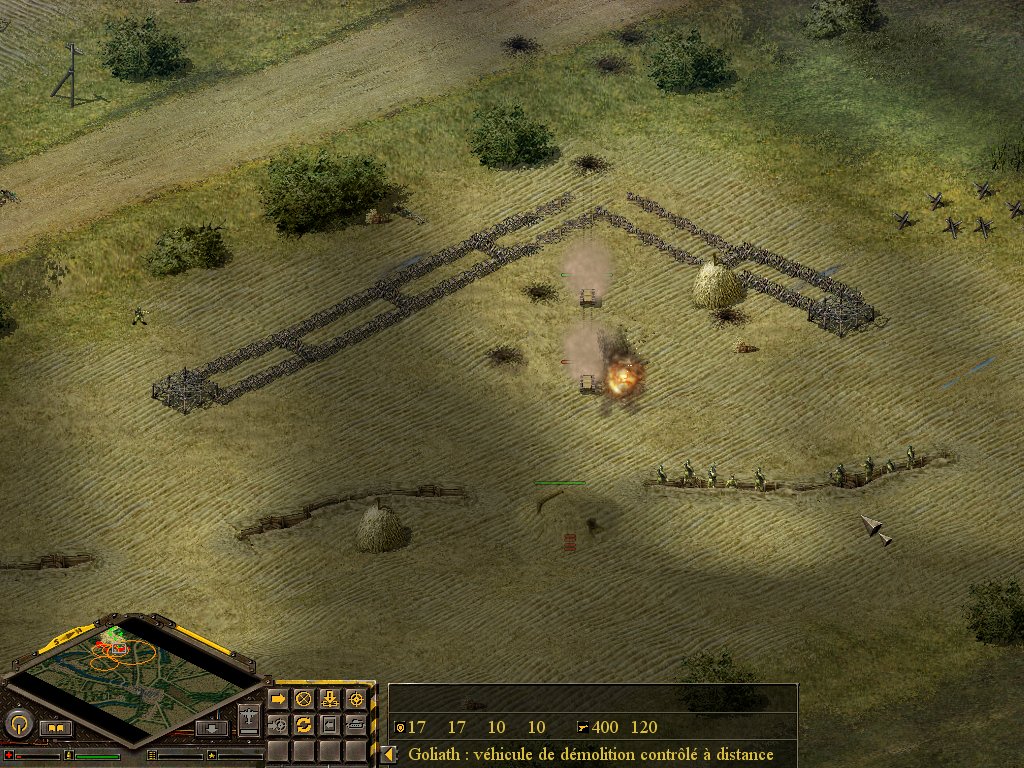
Task: Activate the crossed-circle stop command
Action: tap(304, 699)
